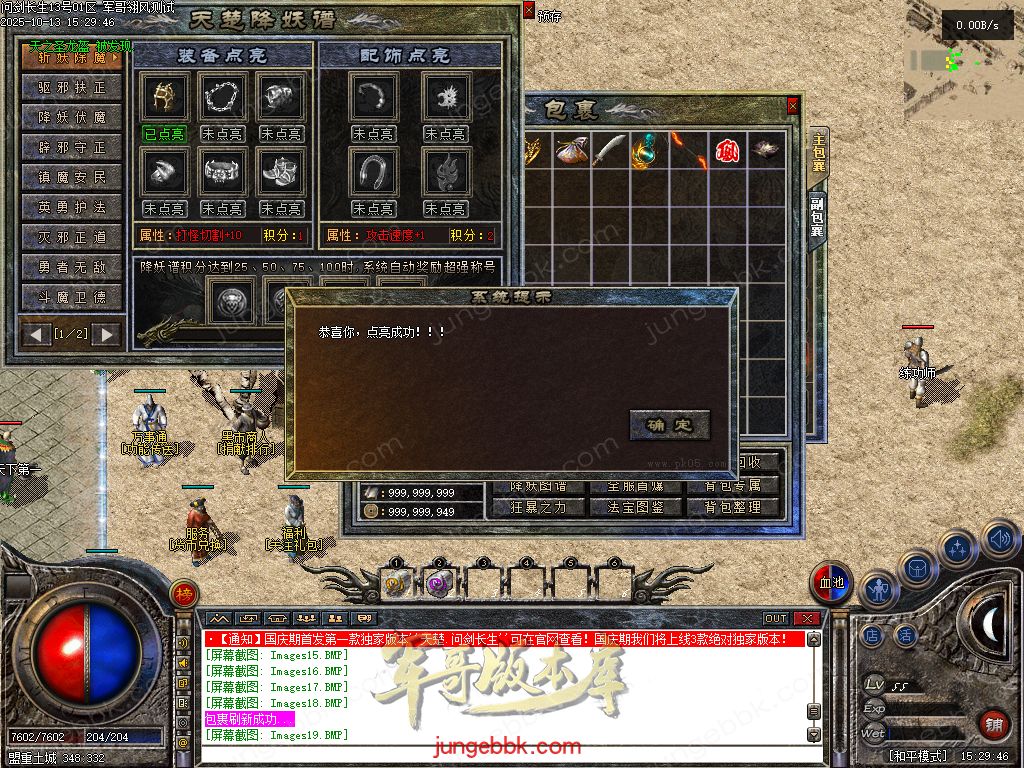Close the chat window with red X
1024x768 pixels.
[806, 619]
